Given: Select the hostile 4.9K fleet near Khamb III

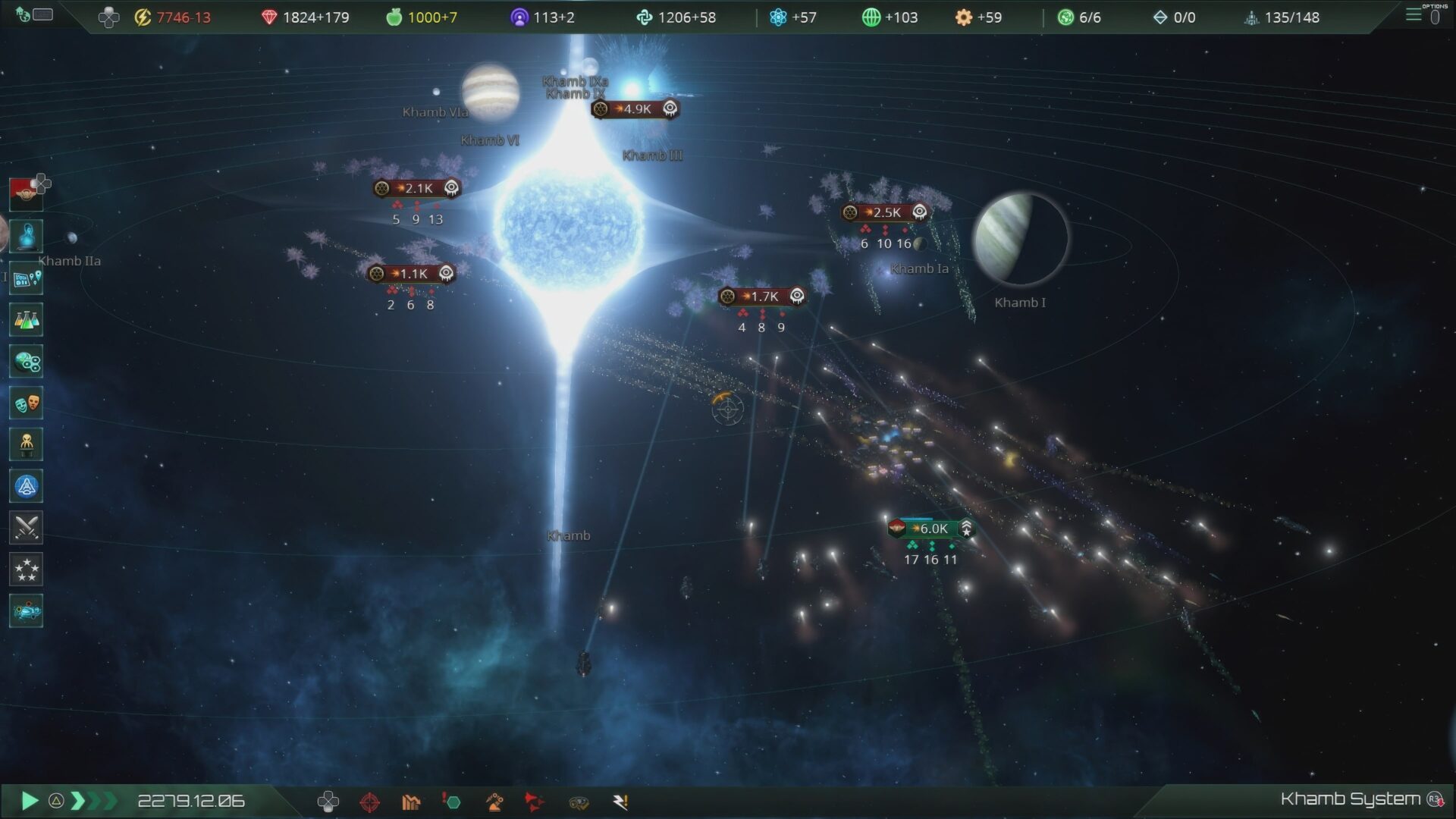Looking at the screenshot, I should pos(634,108).
